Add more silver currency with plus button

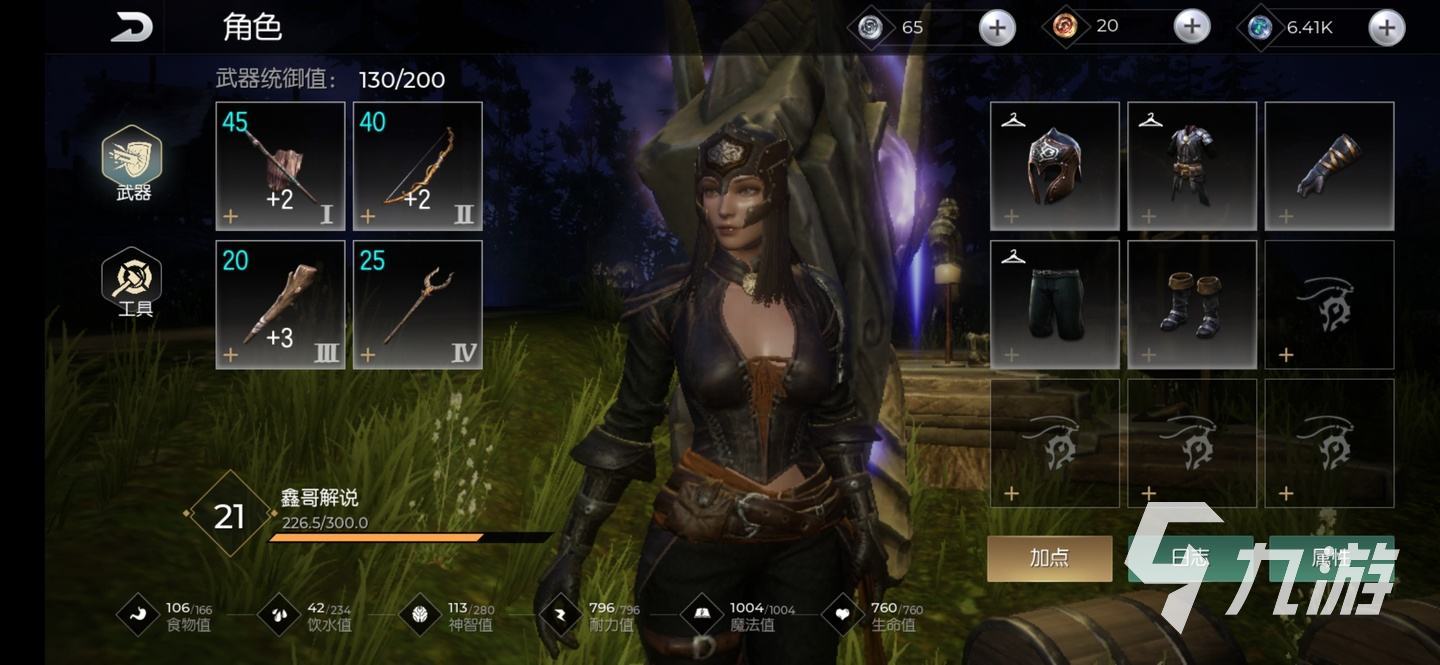pos(996,28)
